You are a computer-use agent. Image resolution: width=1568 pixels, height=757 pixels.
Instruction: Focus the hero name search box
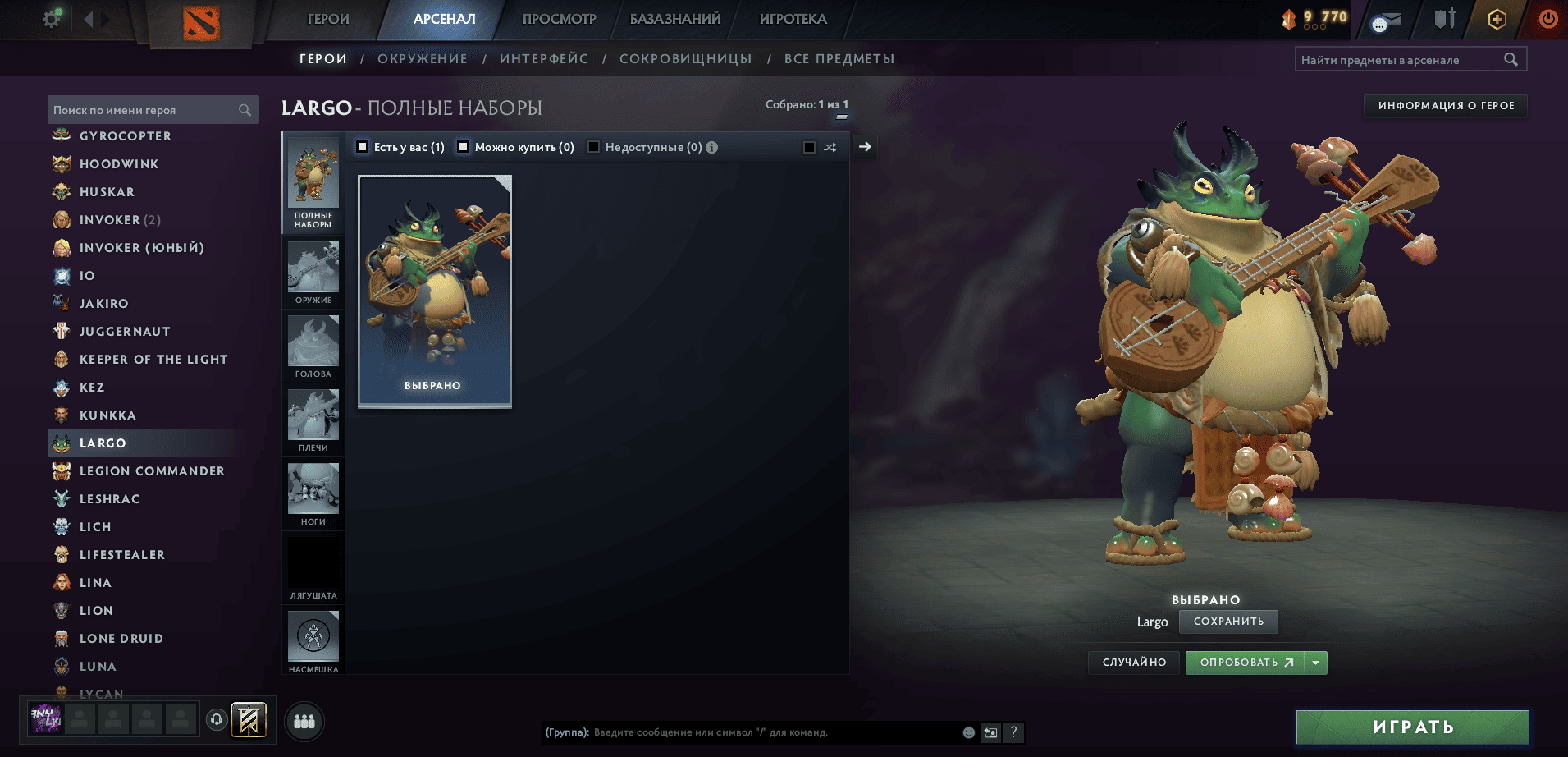(x=144, y=110)
